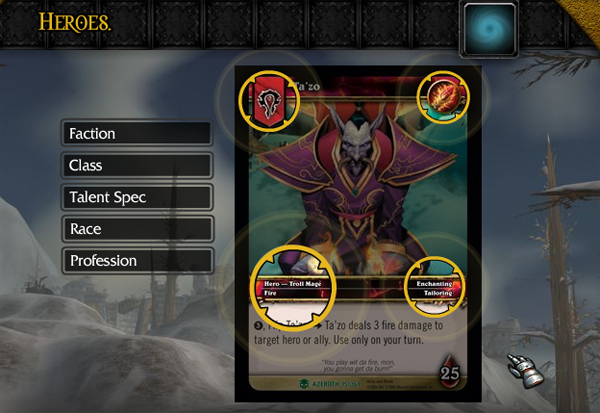This screenshot has height=413, width=600.
Task: Select the Faction menu entry
Action: coord(137,133)
